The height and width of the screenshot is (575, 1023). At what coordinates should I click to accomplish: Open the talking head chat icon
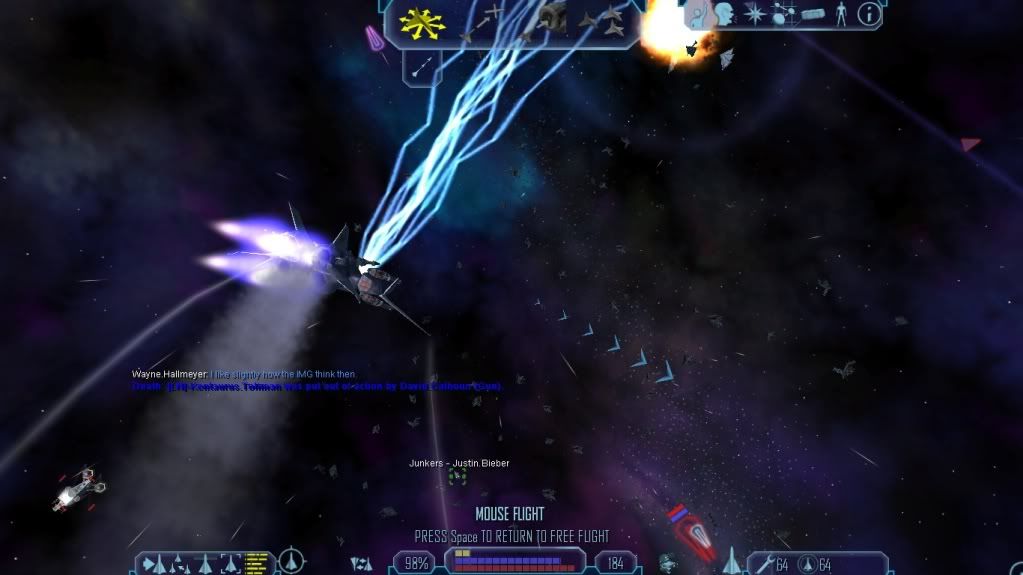pos(724,14)
